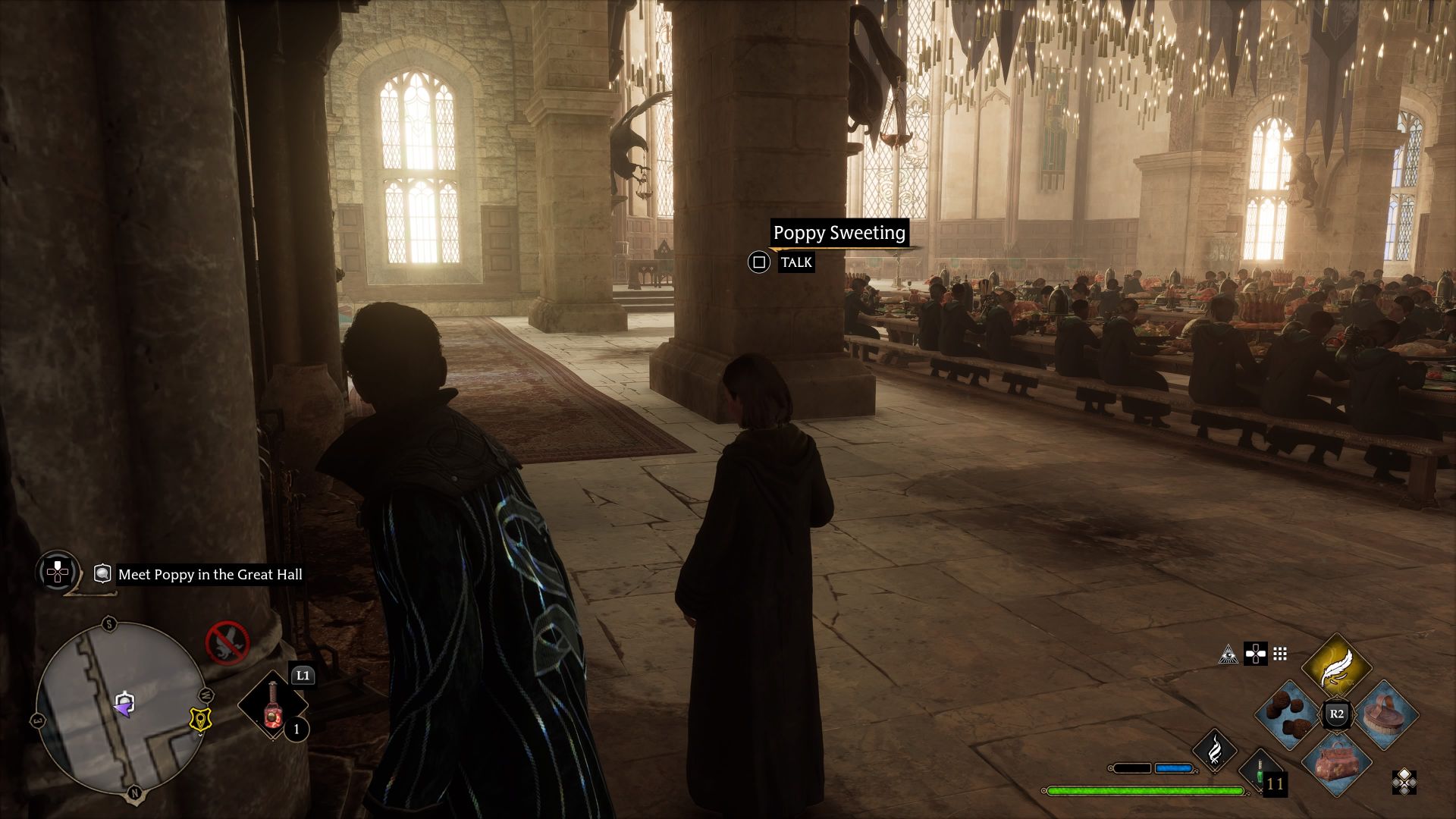Click the yellow shield waypoint on the minimap
This screenshot has height=819, width=1456.
[x=200, y=720]
